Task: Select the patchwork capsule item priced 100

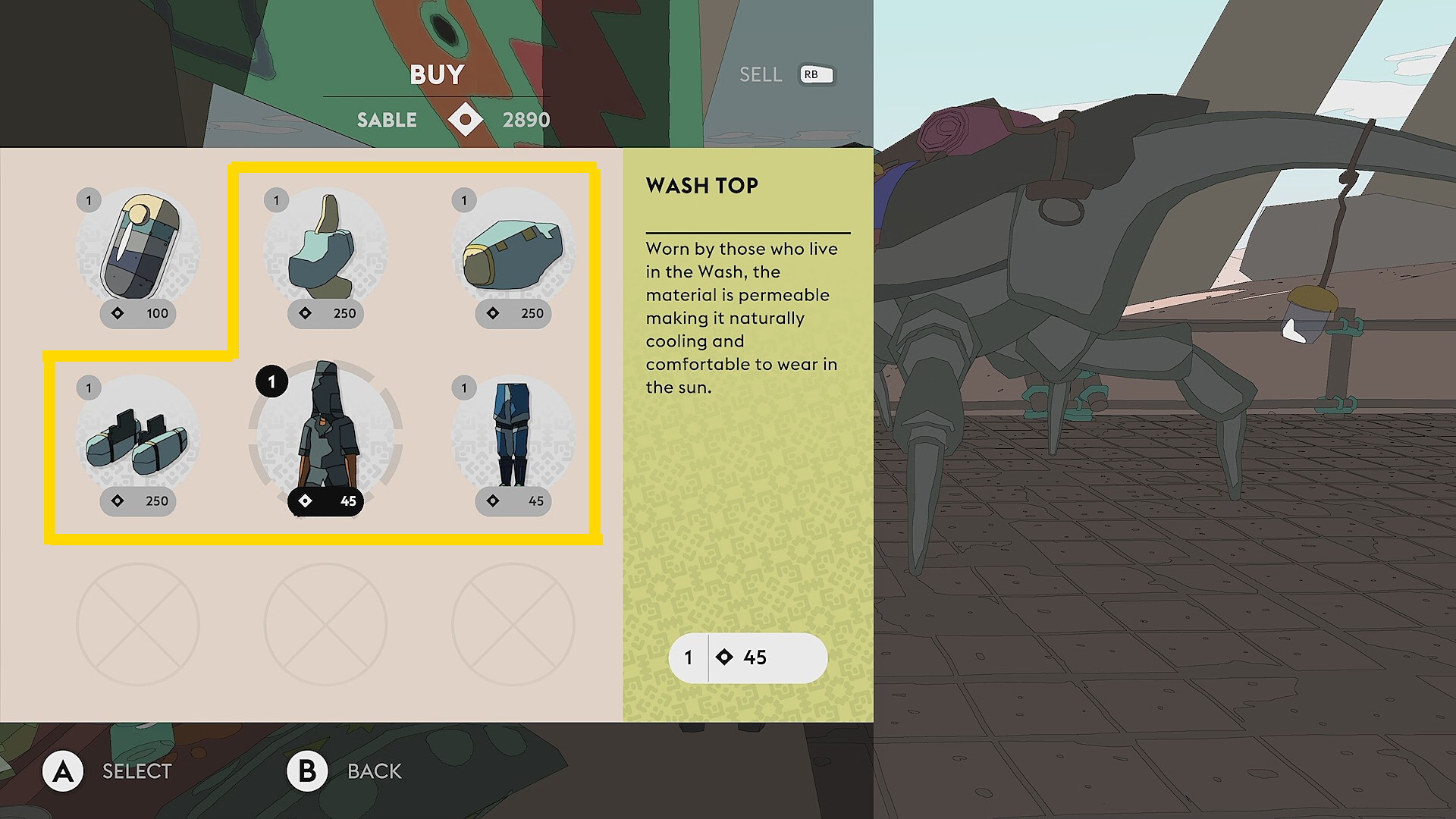Action: 138,250
